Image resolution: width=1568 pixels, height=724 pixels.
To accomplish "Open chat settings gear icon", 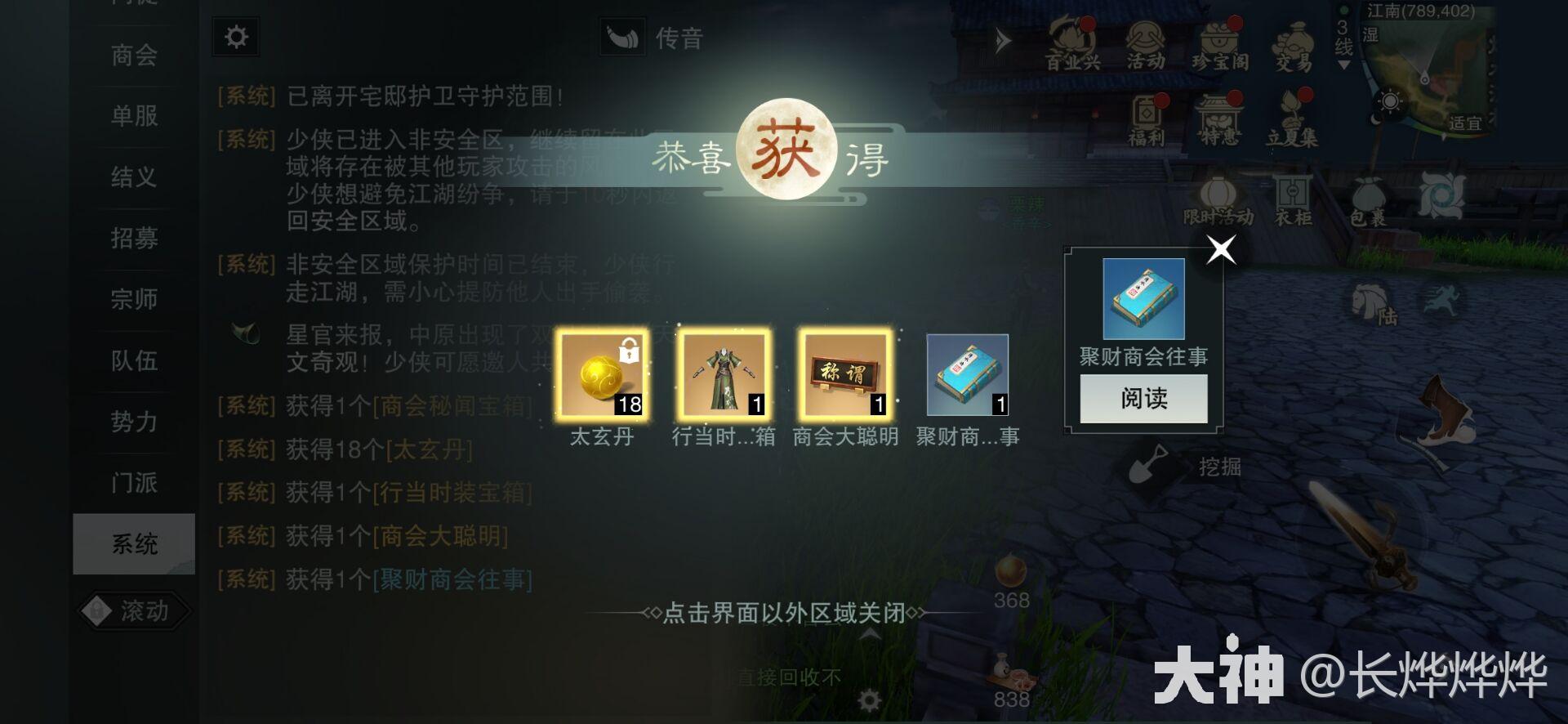I will click(236, 38).
